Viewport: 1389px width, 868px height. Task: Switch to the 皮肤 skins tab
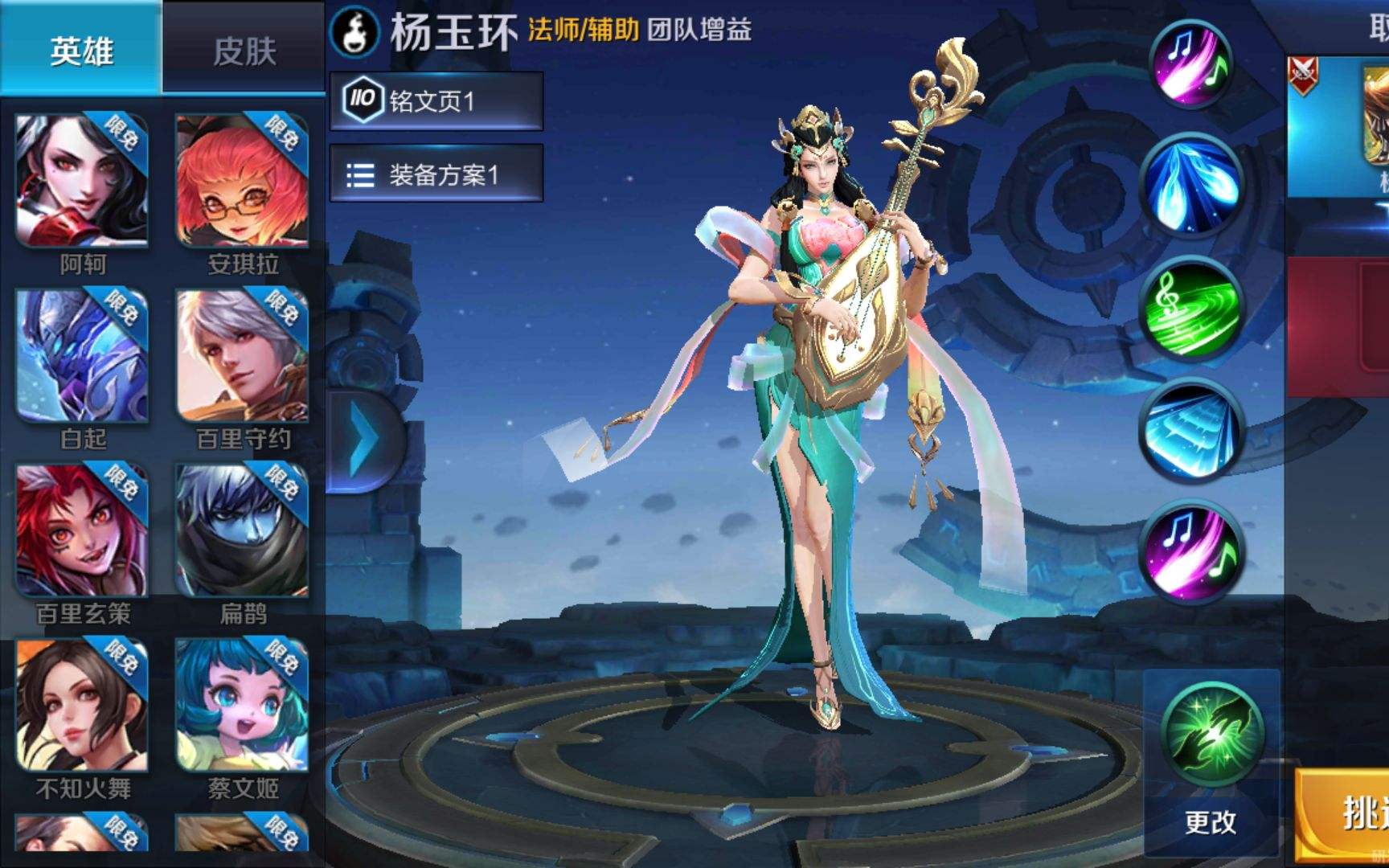click(x=244, y=50)
